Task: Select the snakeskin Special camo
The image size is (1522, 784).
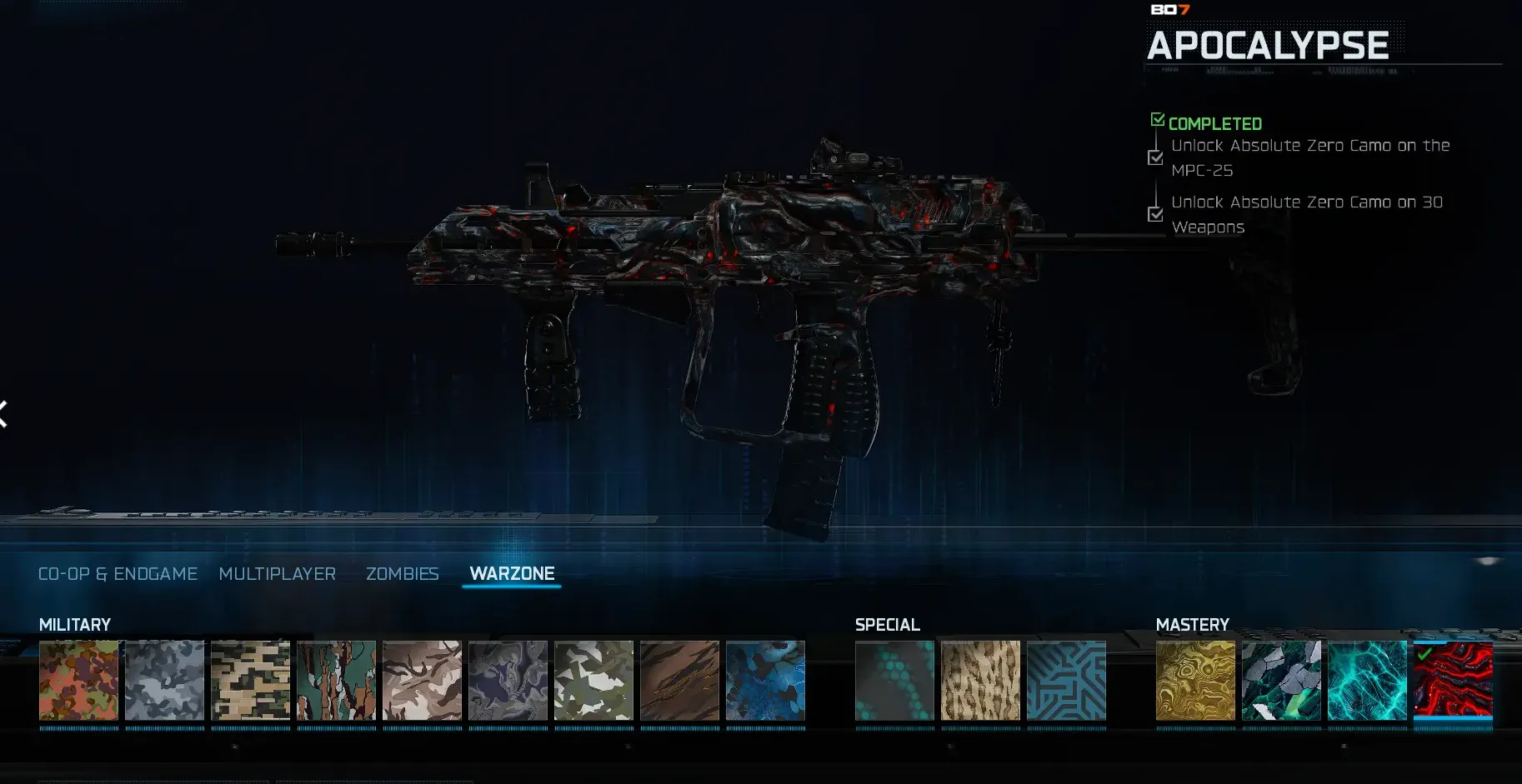Action: coord(981,681)
